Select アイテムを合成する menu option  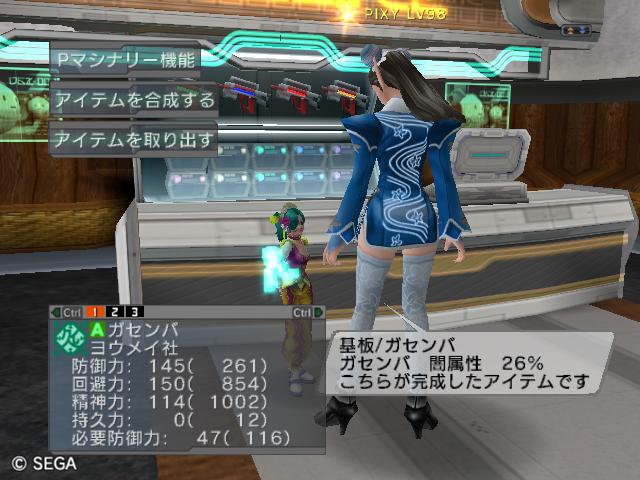click(134, 100)
